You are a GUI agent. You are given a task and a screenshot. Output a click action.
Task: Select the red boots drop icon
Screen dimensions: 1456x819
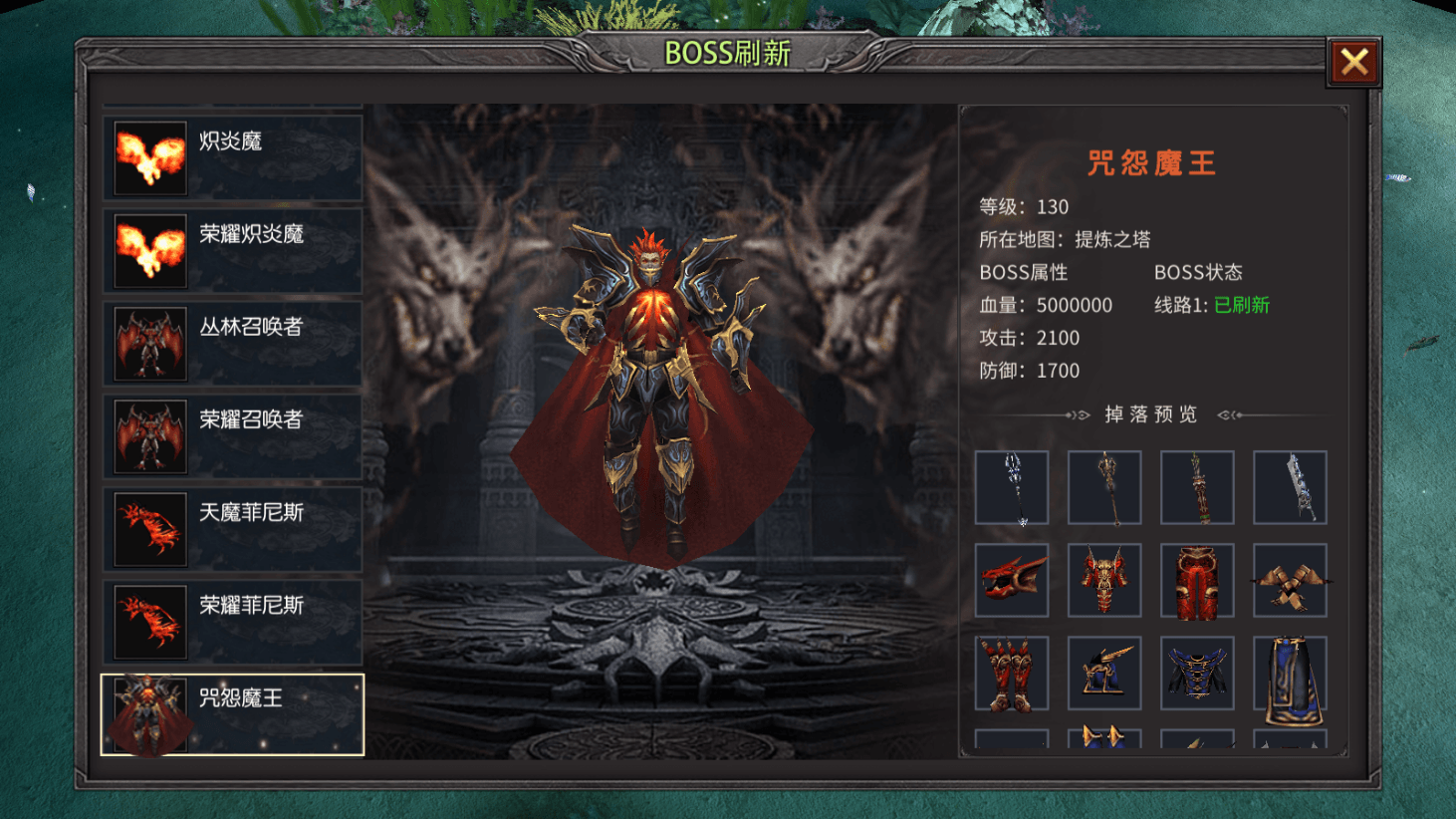coord(1012,673)
